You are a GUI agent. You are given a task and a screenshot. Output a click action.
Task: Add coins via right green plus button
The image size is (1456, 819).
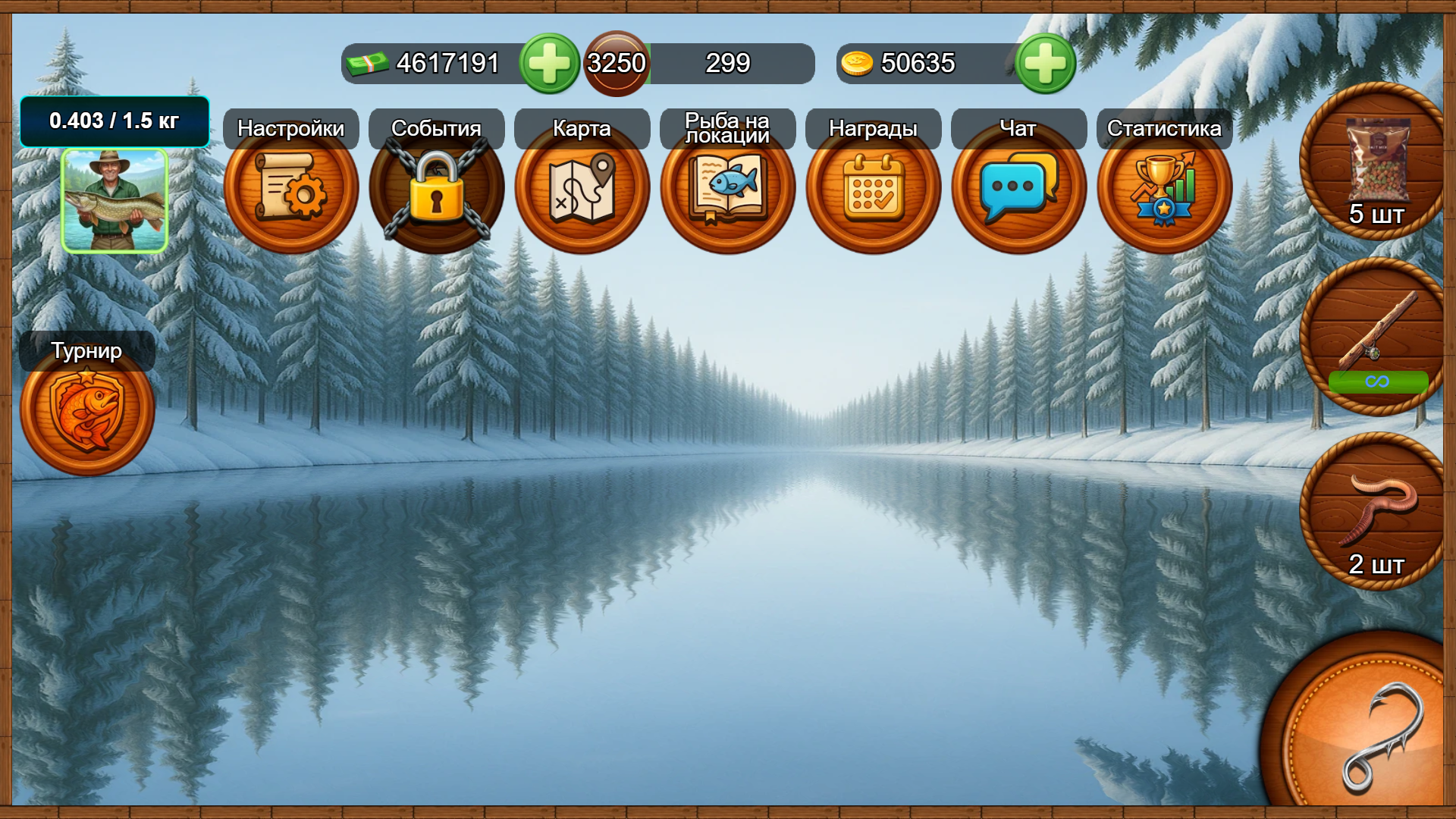pyautogui.click(x=1045, y=63)
